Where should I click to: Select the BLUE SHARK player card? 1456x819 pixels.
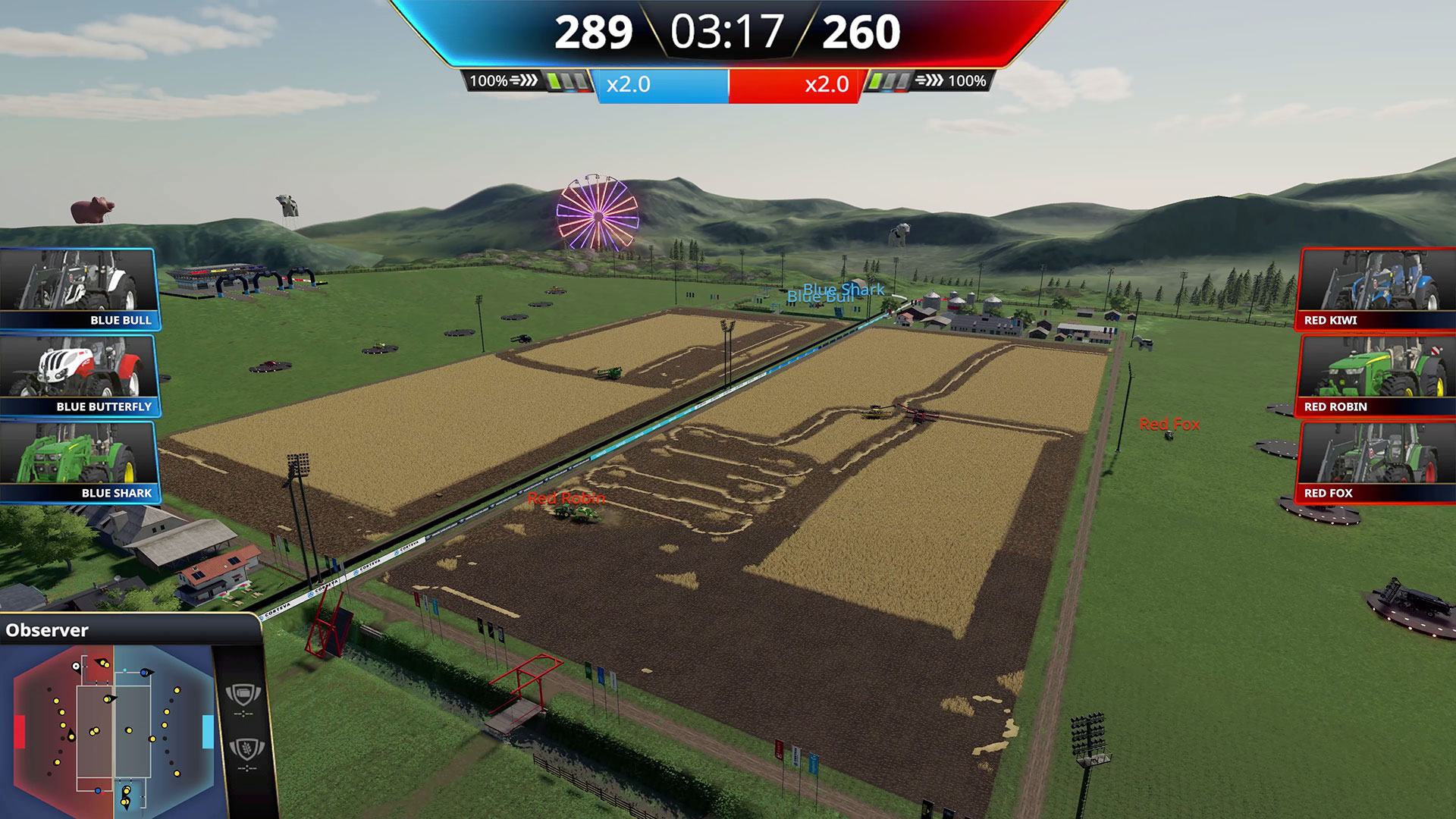point(79,462)
